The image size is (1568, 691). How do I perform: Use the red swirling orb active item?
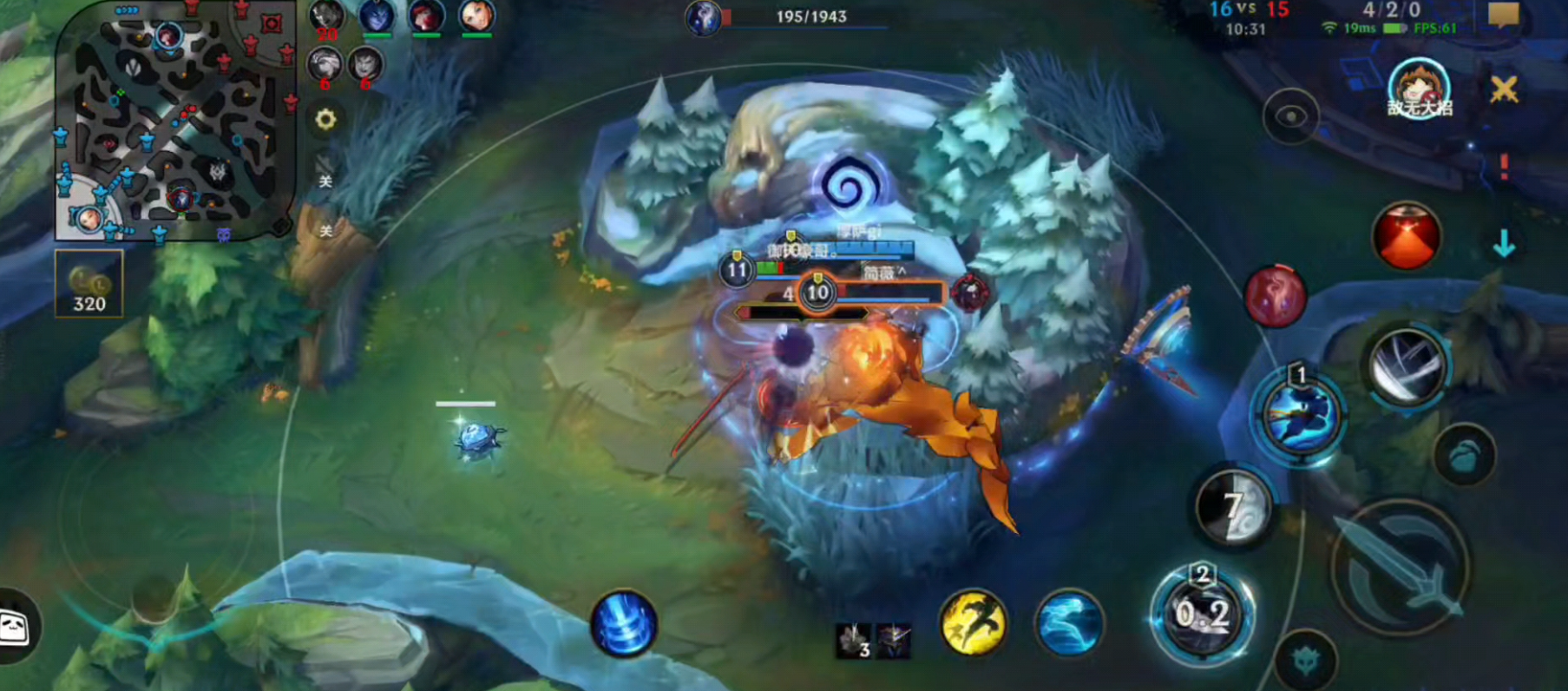[x=1275, y=296]
